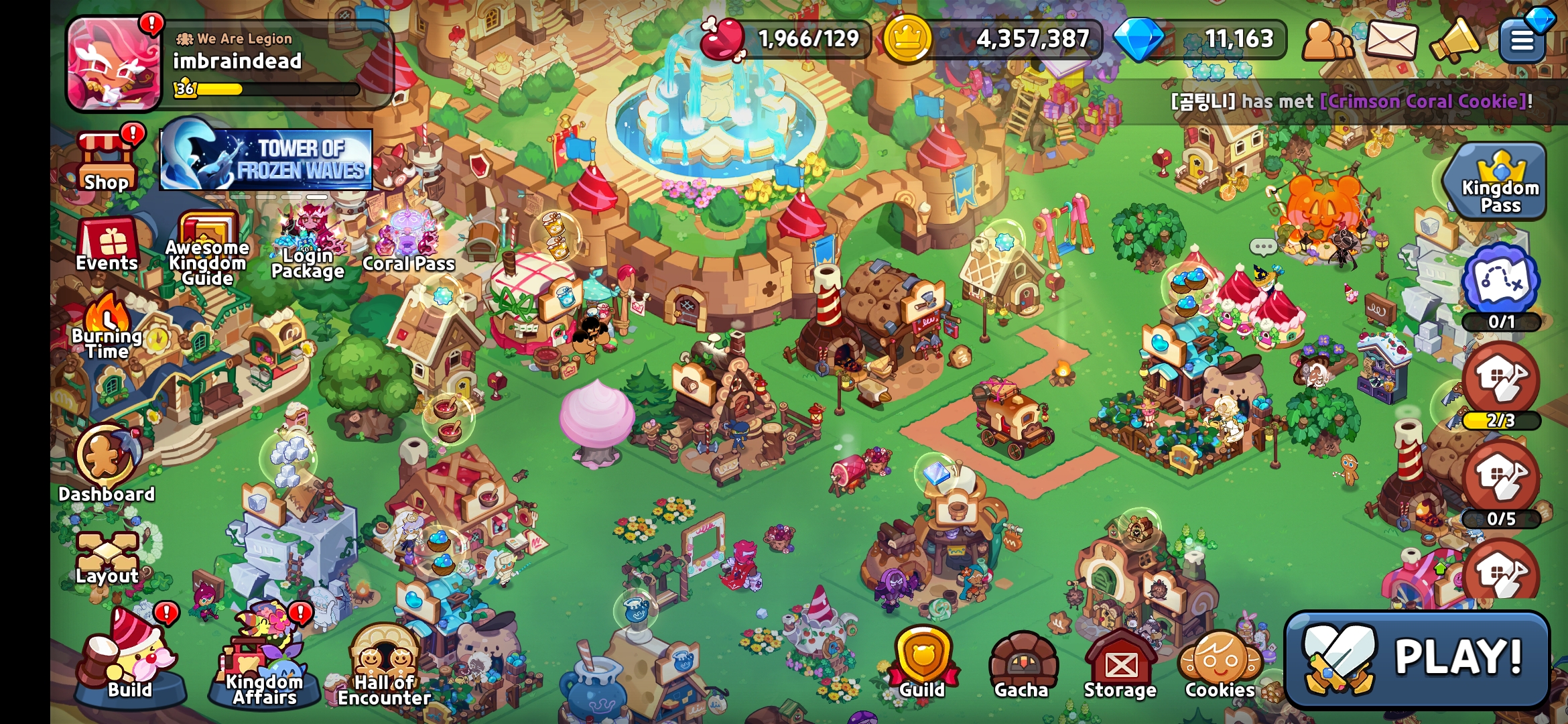Open the Dashboard
1568x724 pixels.
[x=107, y=463]
